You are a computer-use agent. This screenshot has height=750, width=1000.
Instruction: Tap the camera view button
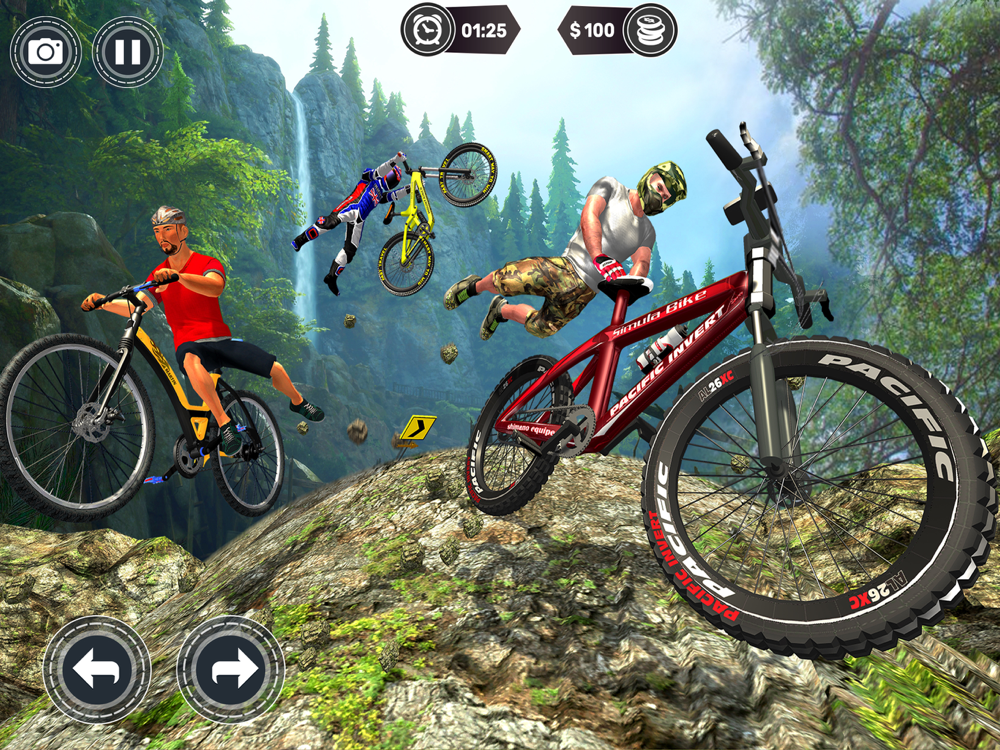coord(46,51)
